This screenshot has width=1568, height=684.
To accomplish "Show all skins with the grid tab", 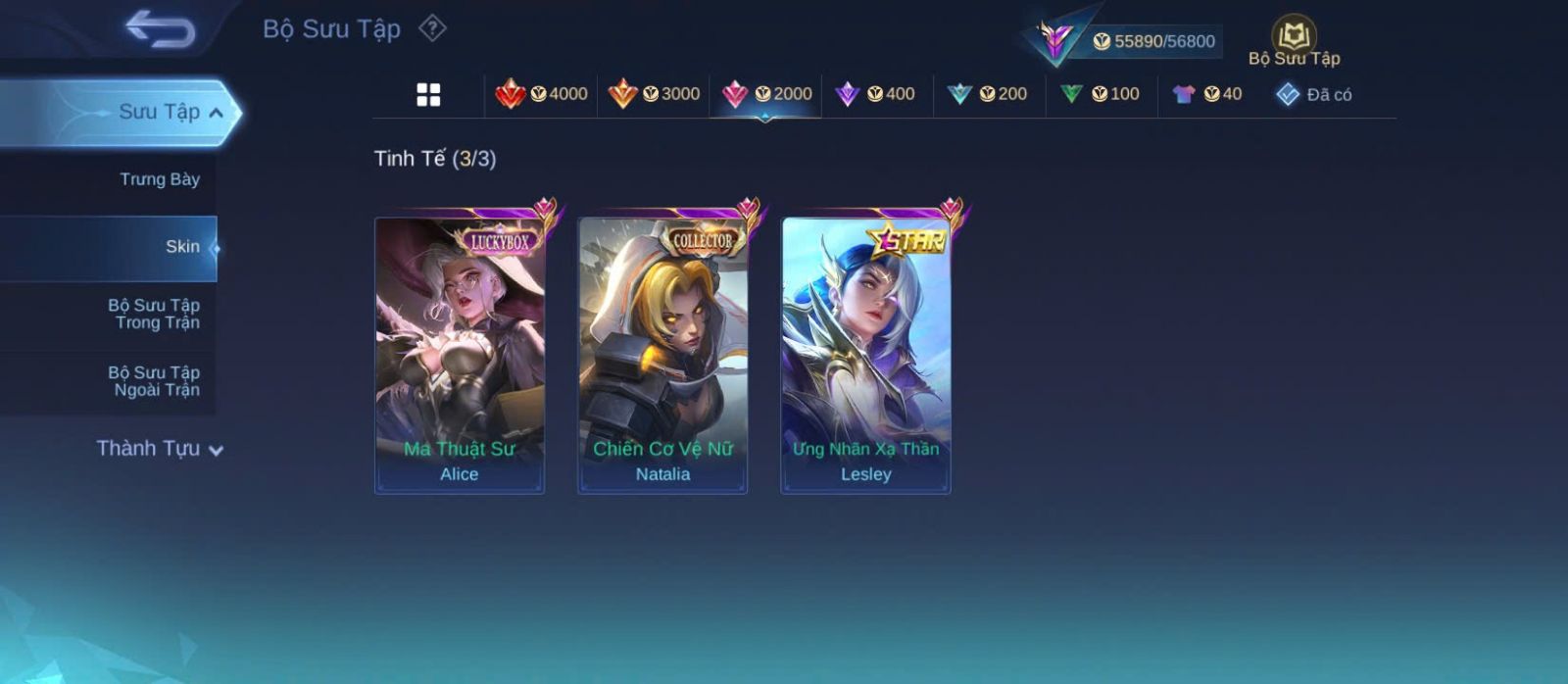I will [428, 94].
